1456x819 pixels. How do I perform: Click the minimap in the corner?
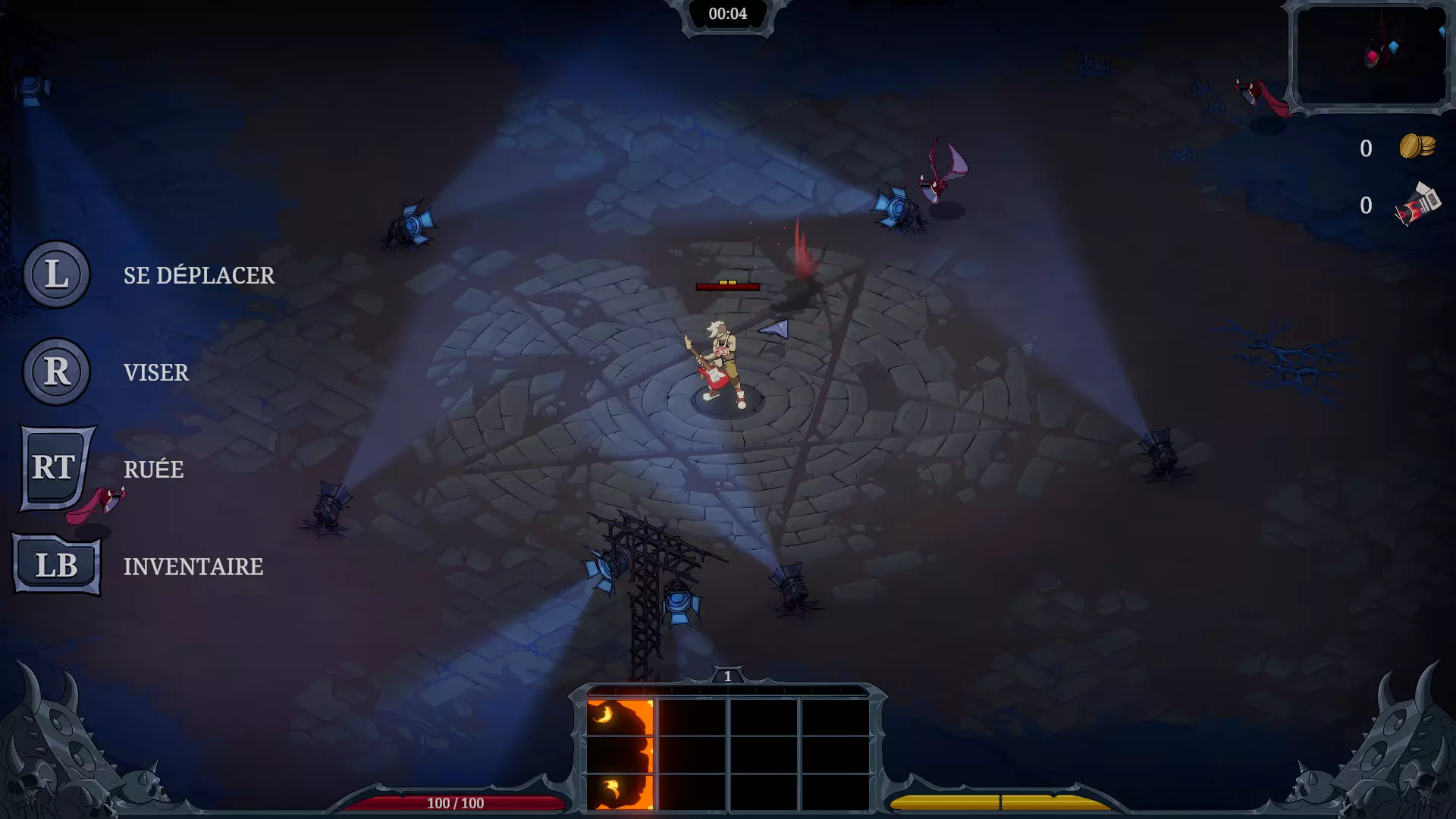[x=1370, y=56]
